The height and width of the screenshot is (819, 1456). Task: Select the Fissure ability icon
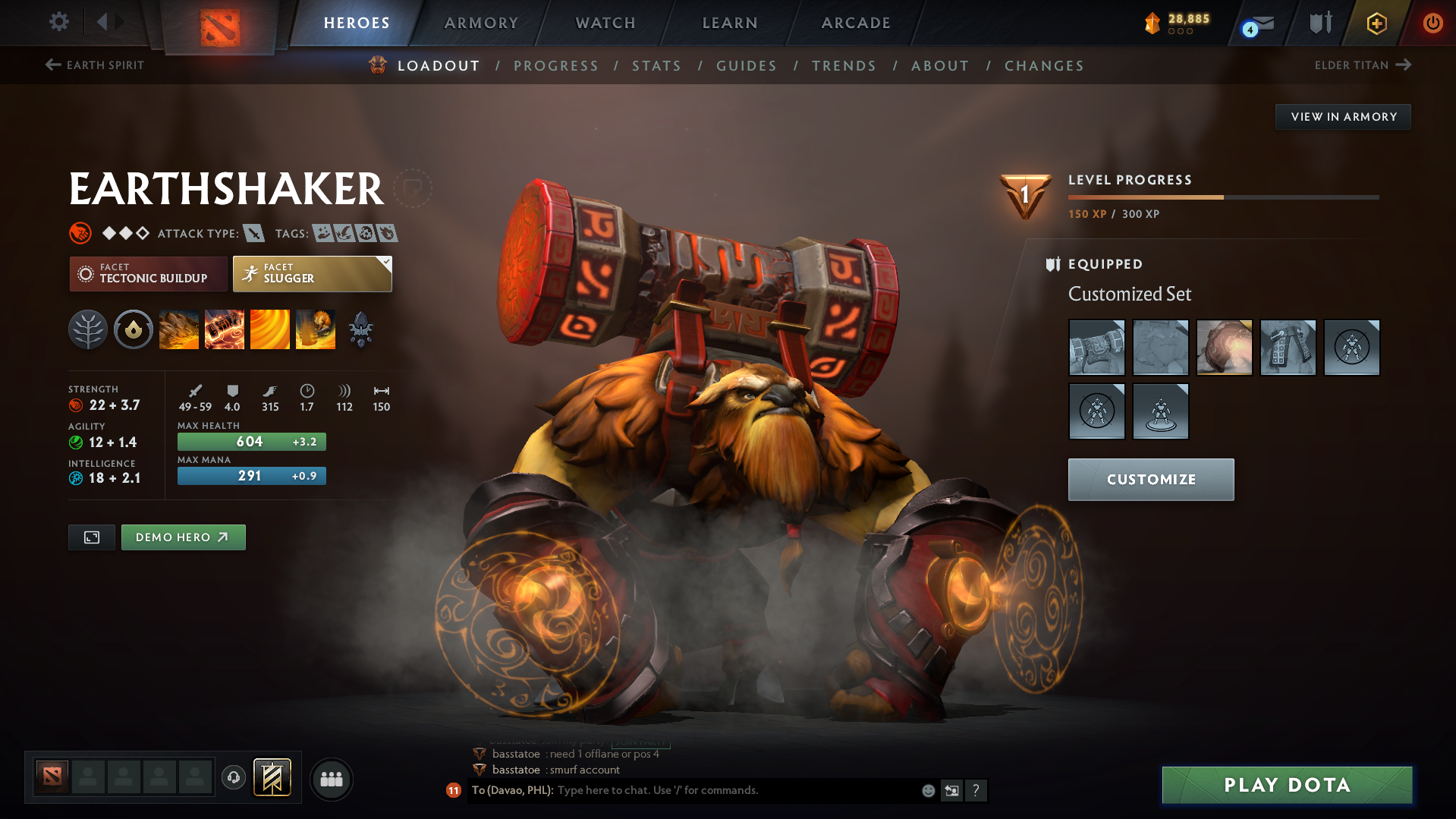[x=179, y=329]
